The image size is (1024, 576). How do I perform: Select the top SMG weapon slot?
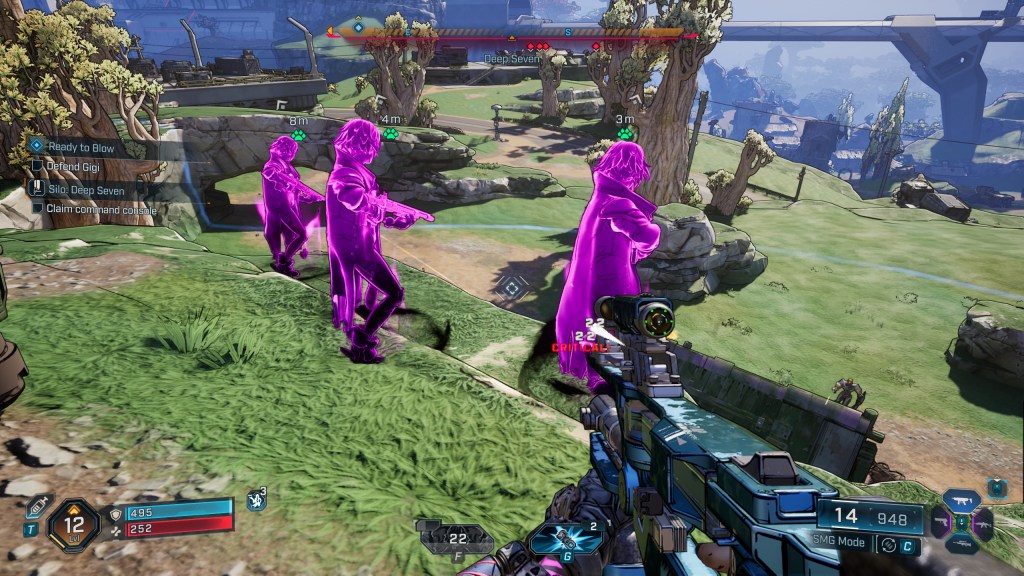(x=962, y=500)
